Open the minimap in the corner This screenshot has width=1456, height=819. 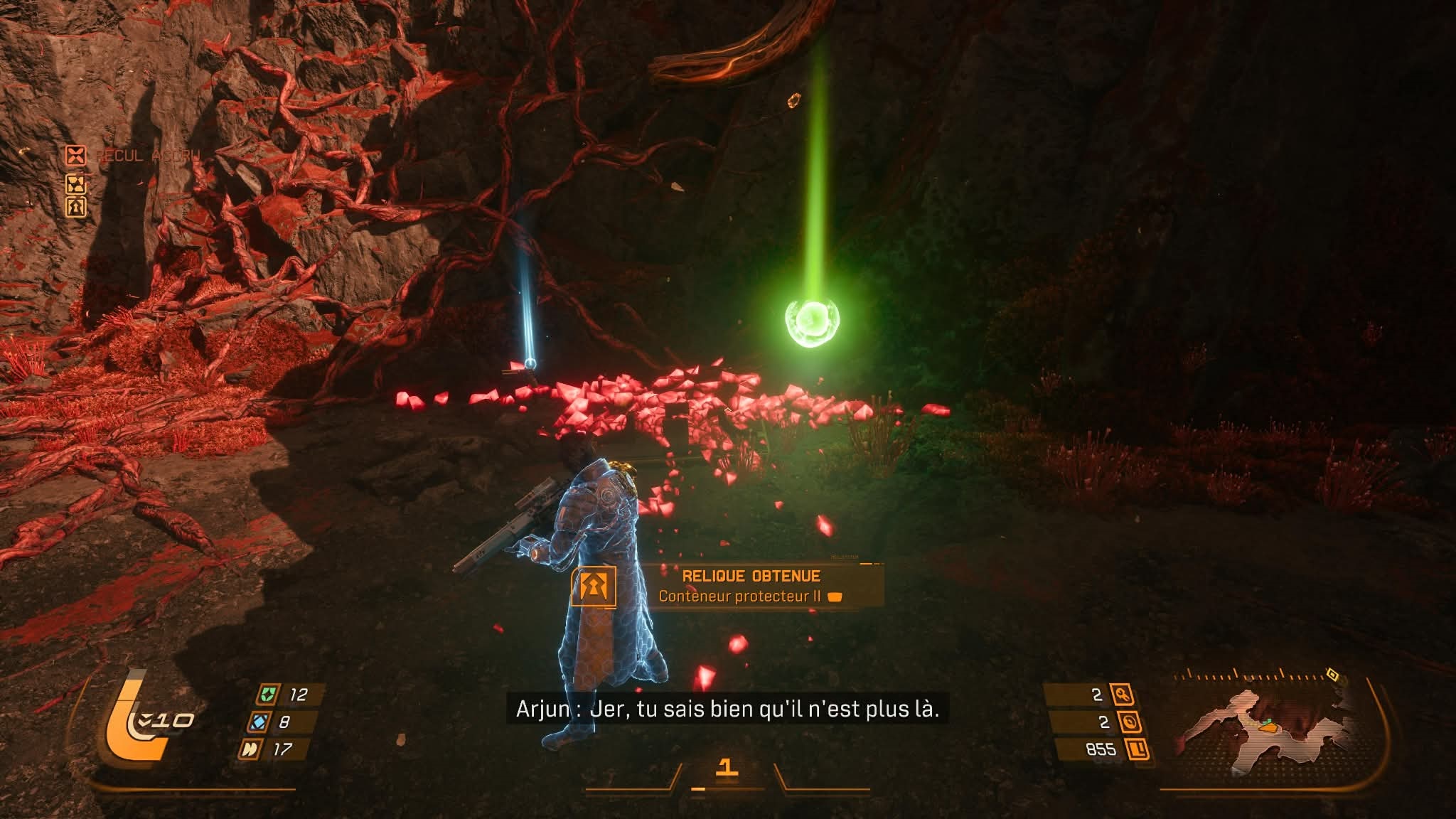pos(1273,725)
